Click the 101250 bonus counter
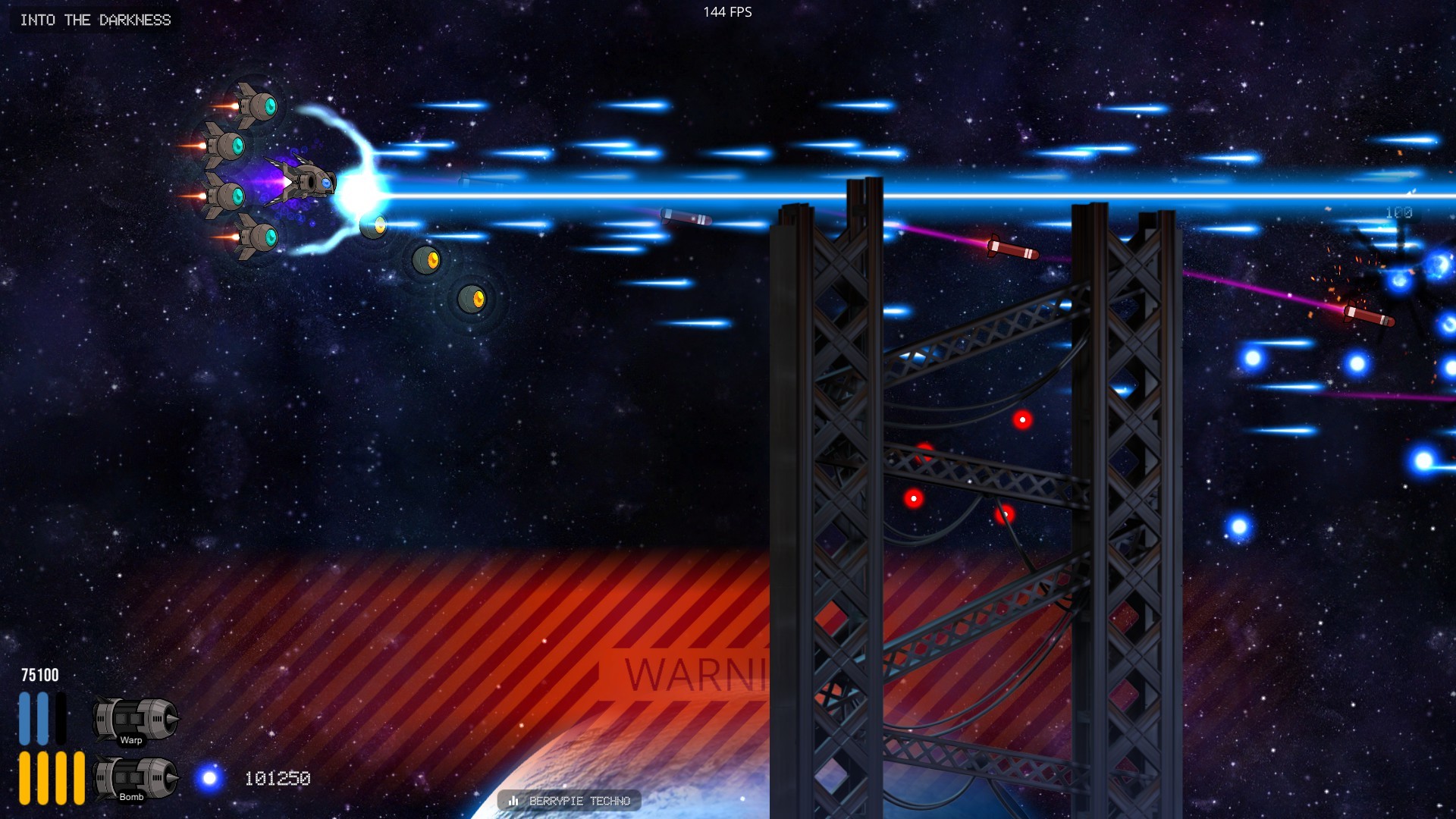 coord(276,778)
